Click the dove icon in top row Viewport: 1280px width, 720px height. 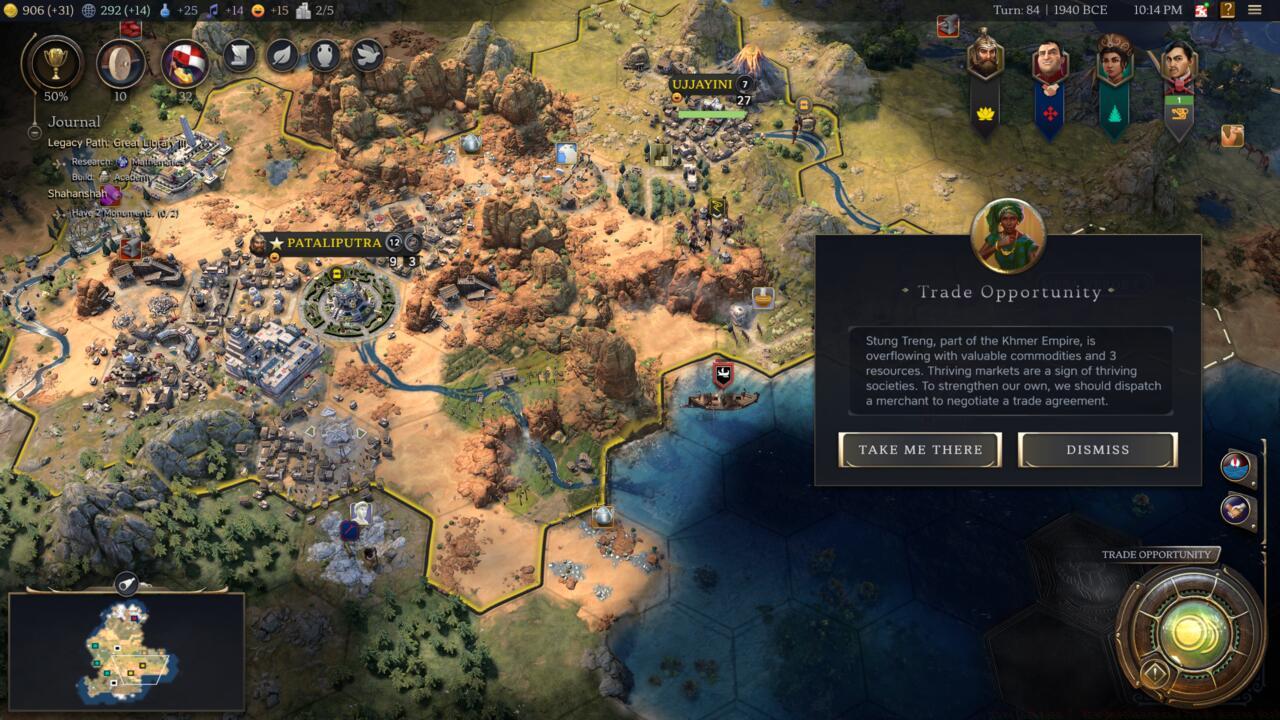click(x=367, y=54)
